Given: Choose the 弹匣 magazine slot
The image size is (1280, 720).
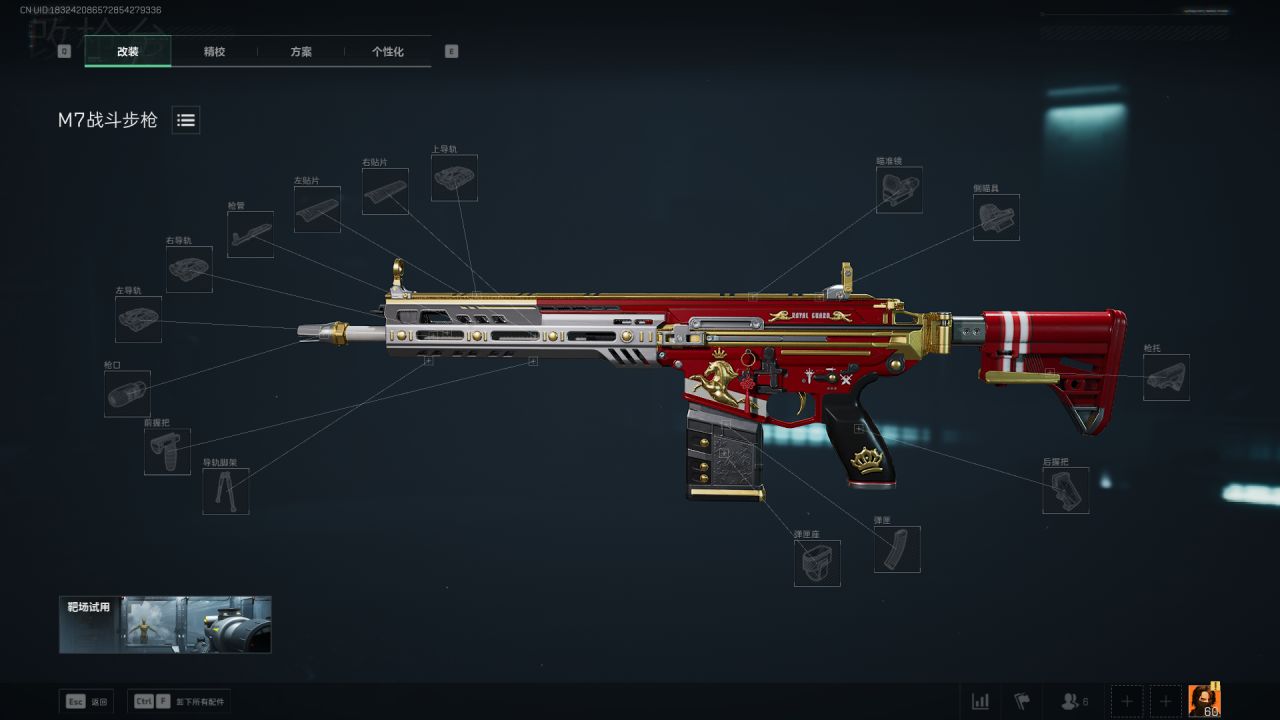Looking at the screenshot, I should click(897, 549).
